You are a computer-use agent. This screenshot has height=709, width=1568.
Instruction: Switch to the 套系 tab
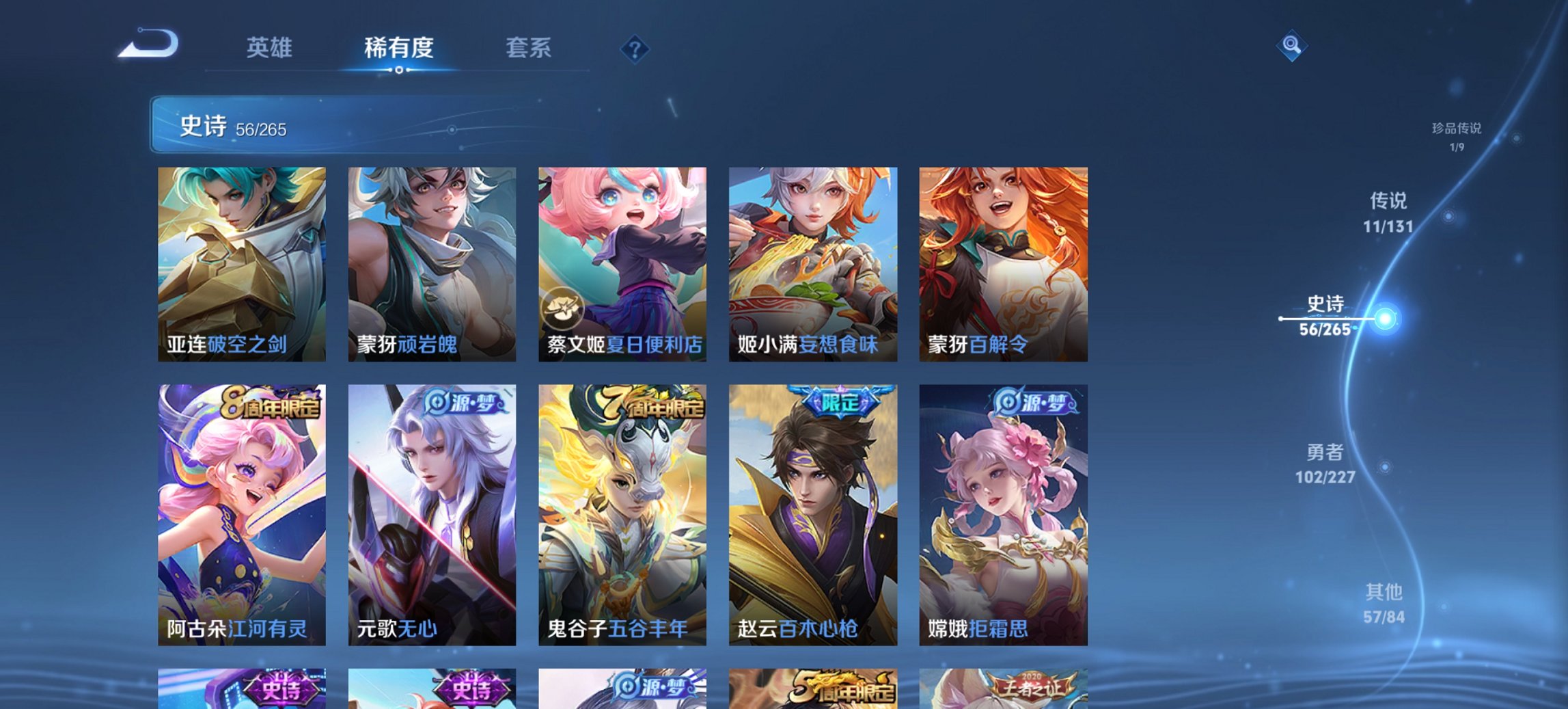click(x=528, y=48)
